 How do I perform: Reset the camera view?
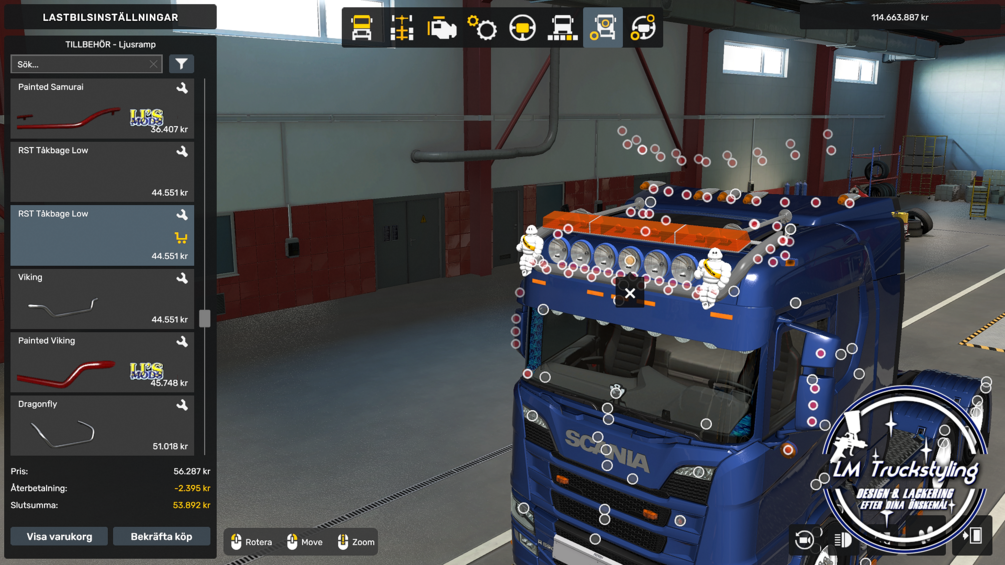click(804, 540)
